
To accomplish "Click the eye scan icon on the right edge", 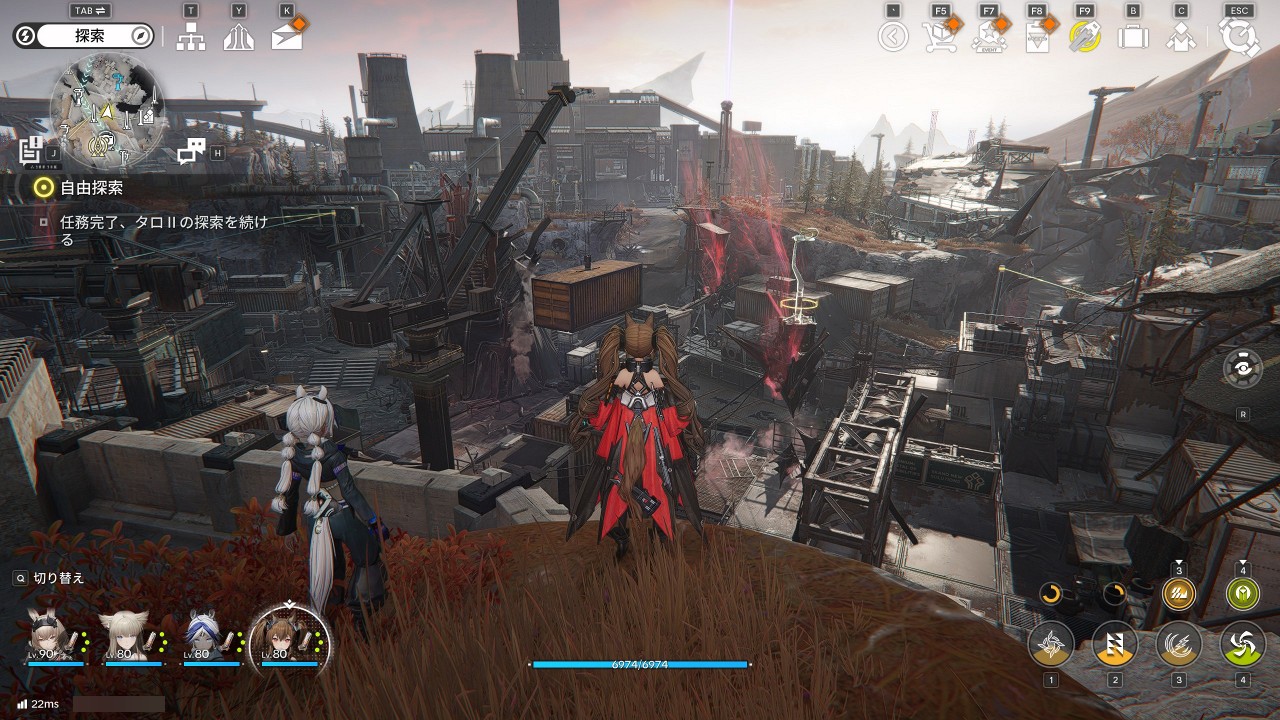I will click(x=1242, y=369).
